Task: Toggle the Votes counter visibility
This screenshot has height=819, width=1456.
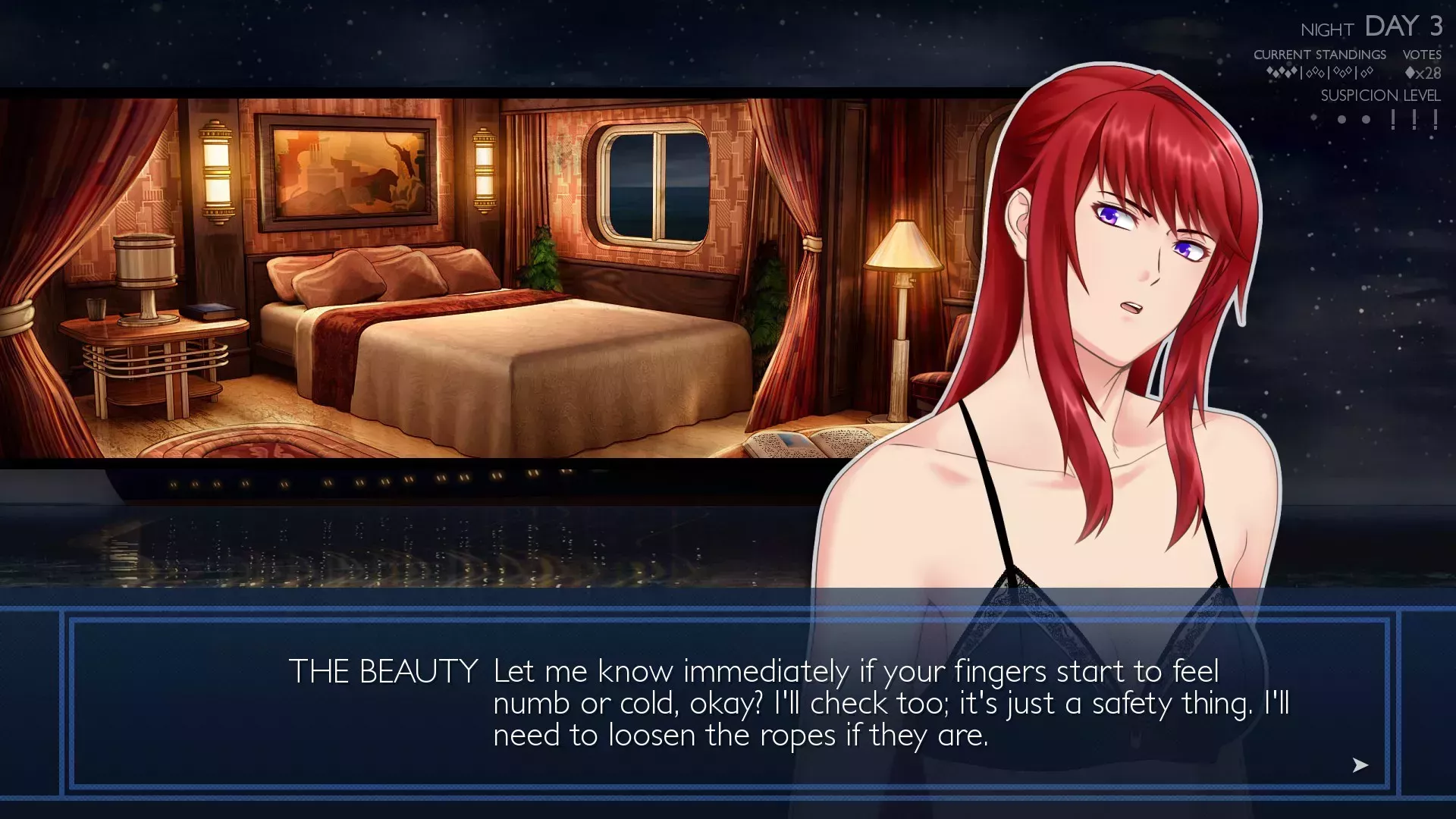Action: (x=1422, y=55)
